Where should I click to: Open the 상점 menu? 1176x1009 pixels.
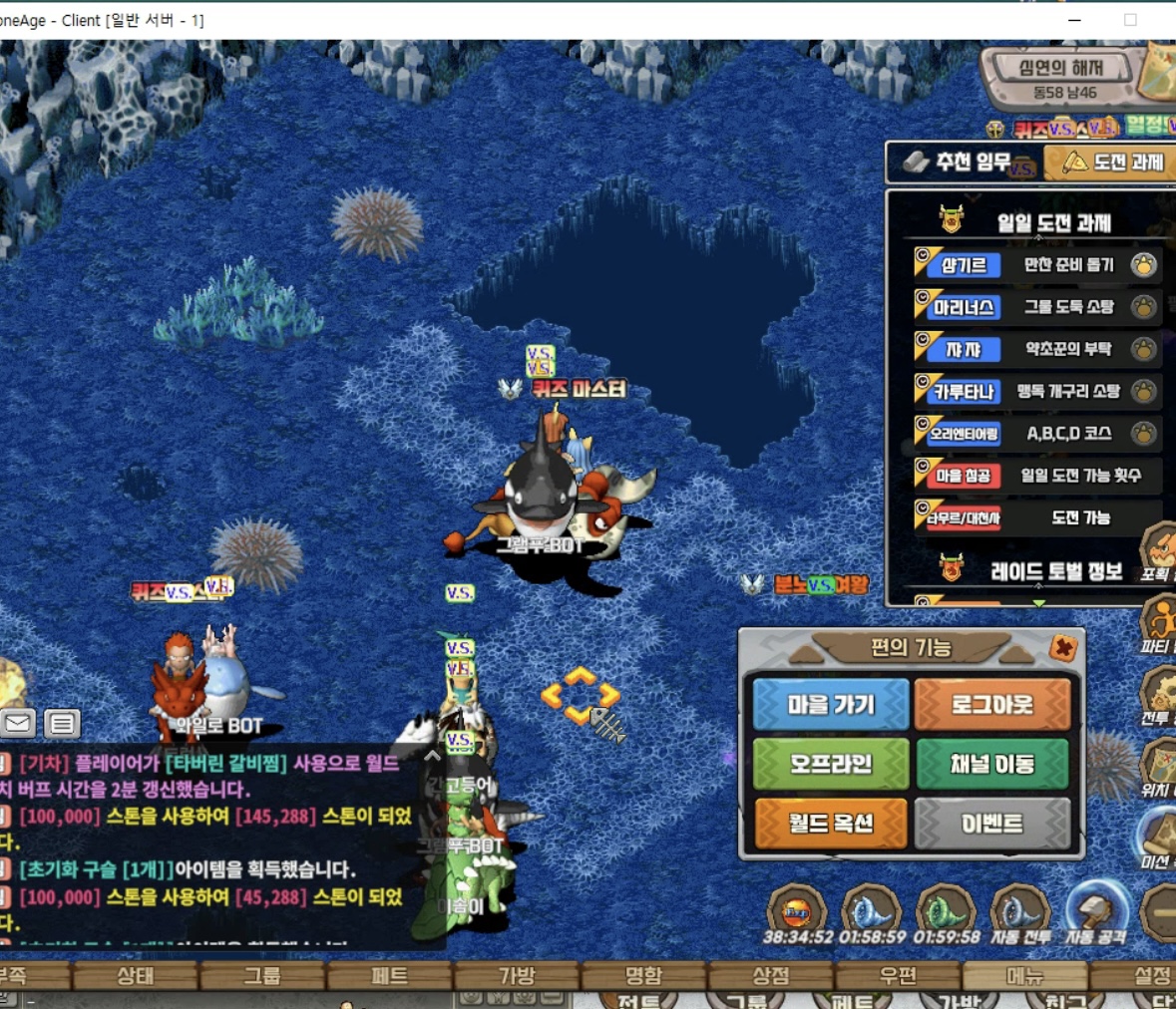[x=770, y=976]
